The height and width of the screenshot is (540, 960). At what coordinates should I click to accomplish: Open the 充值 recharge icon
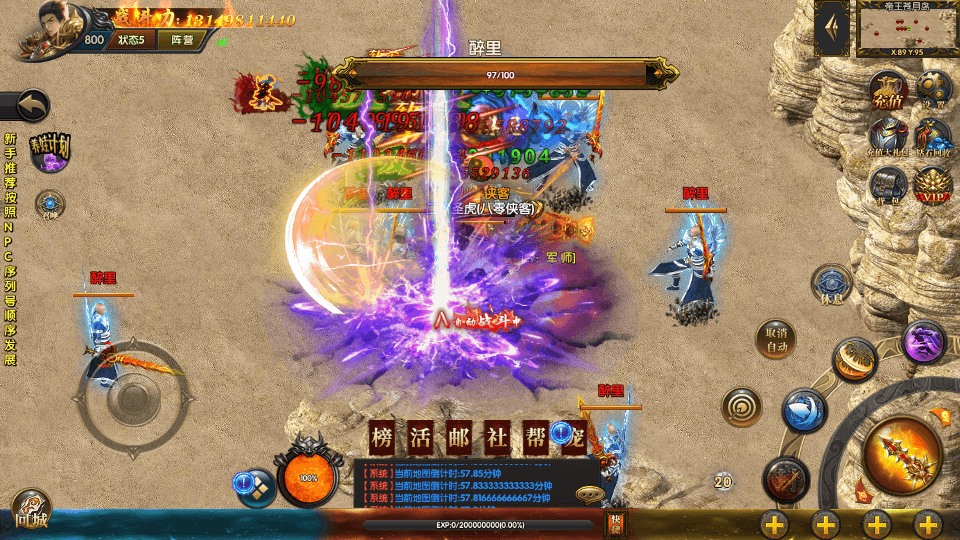tap(886, 90)
